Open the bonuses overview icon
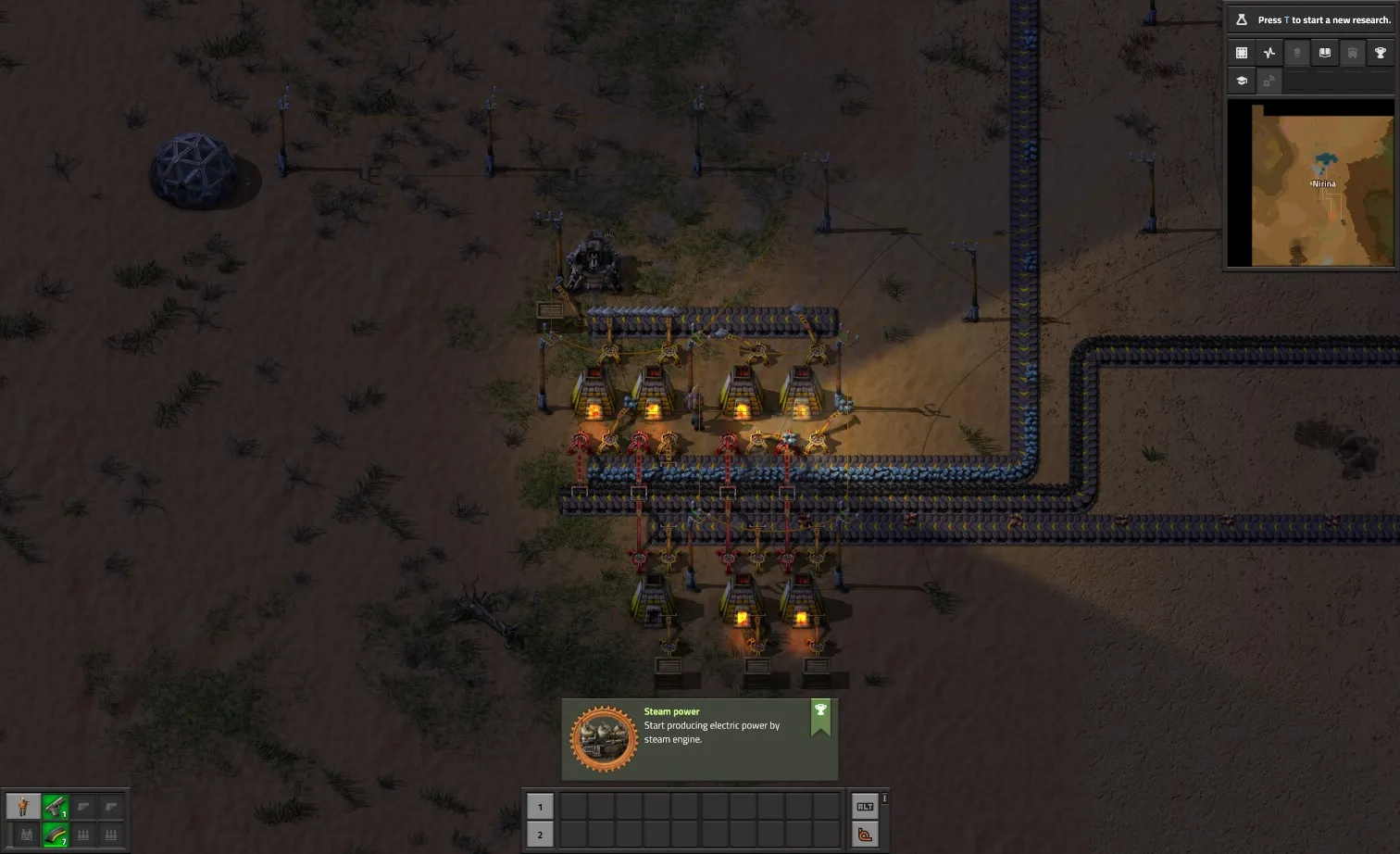1400x854 pixels. (x=1297, y=53)
